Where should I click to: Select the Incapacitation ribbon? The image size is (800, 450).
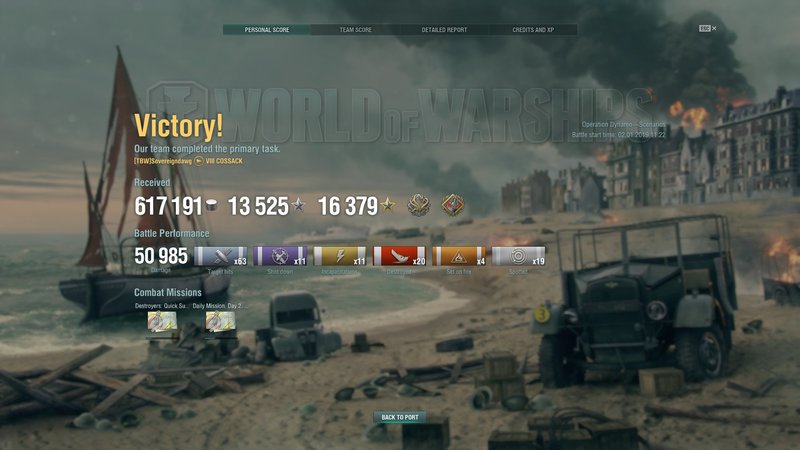(340, 257)
